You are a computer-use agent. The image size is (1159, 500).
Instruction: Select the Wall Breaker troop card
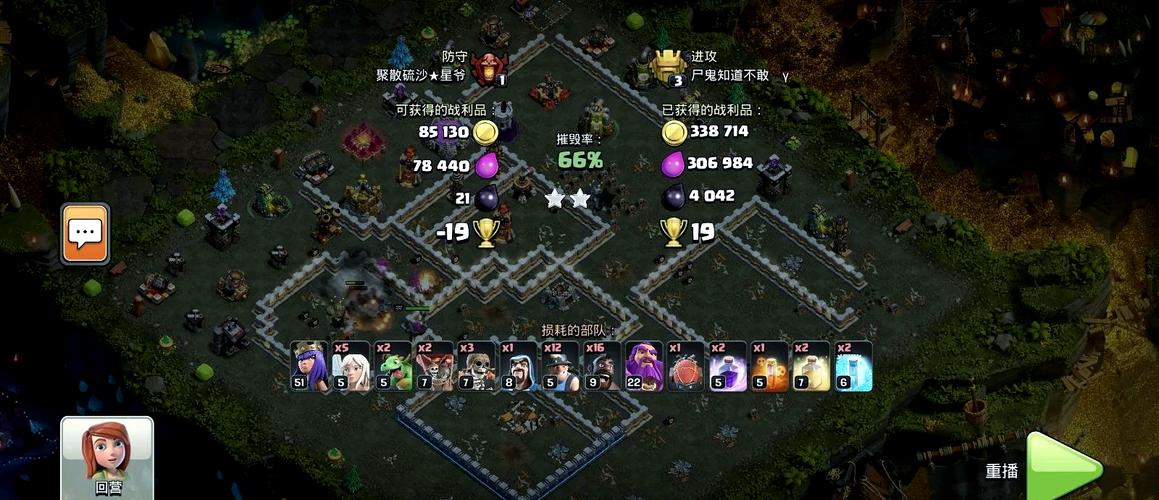pos(476,366)
